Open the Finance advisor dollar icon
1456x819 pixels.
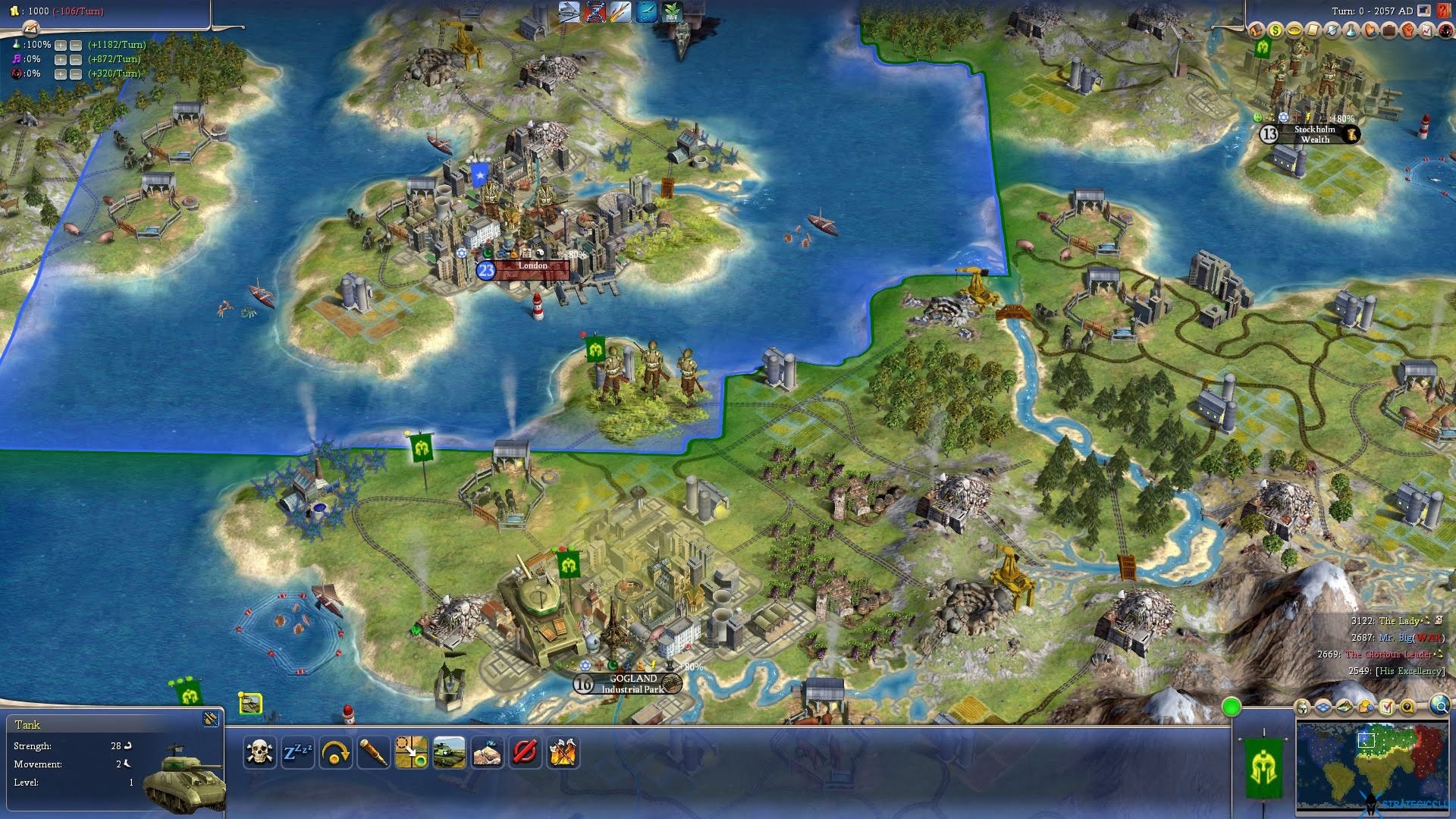tap(1275, 30)
